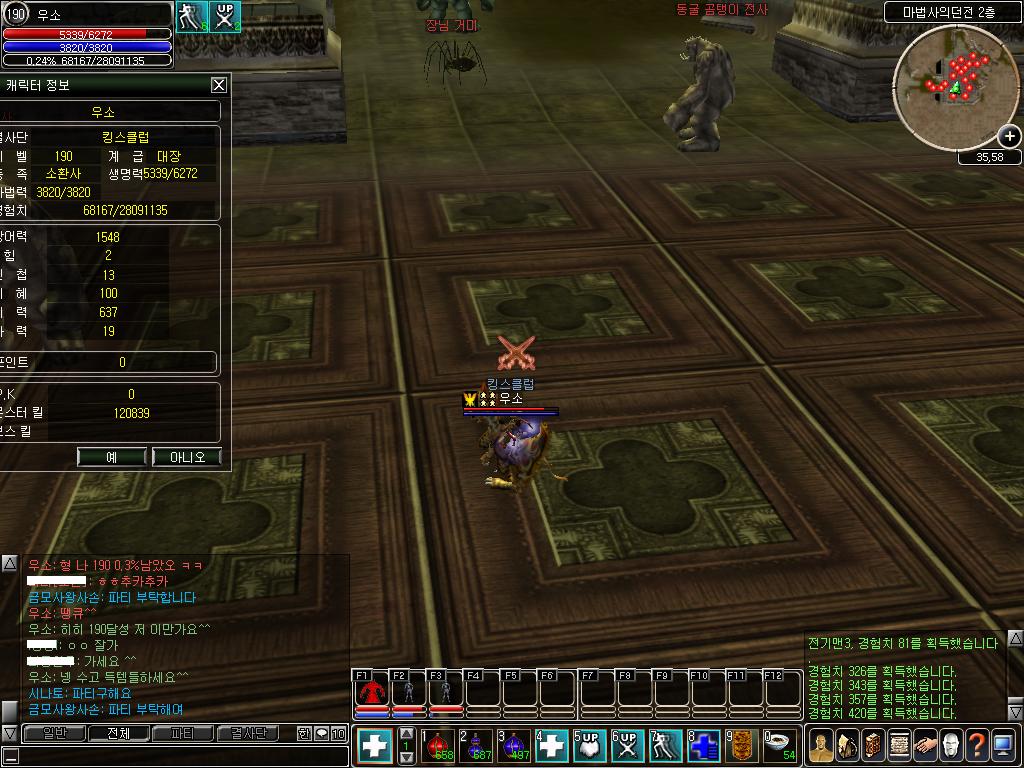Open the question mark help menu

tap(977, 745)
